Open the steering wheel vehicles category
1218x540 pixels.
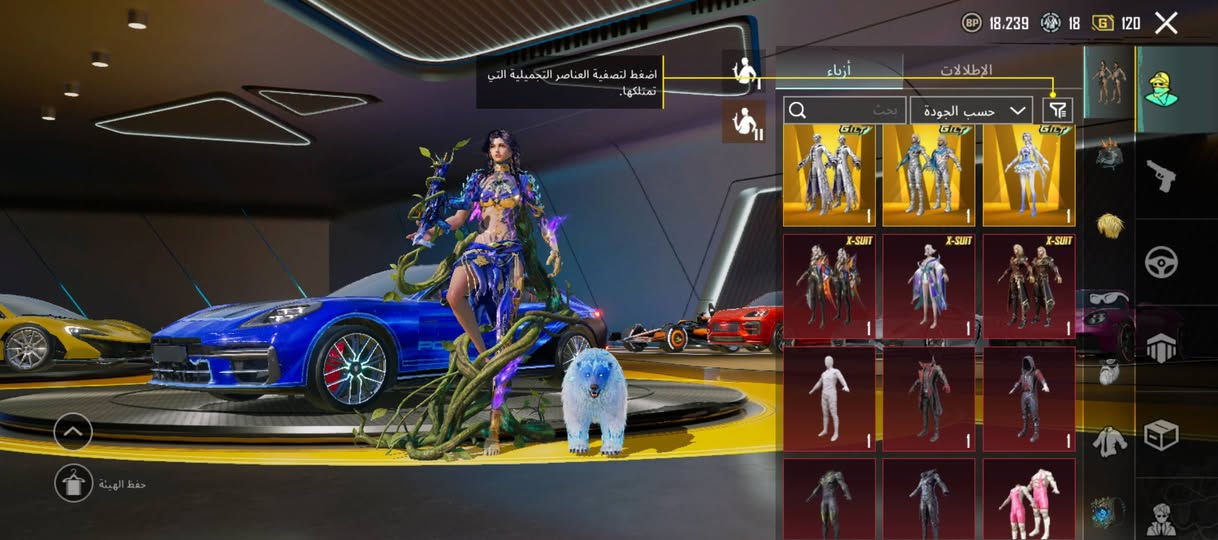pyautogui.click(x=1162, y=262)
